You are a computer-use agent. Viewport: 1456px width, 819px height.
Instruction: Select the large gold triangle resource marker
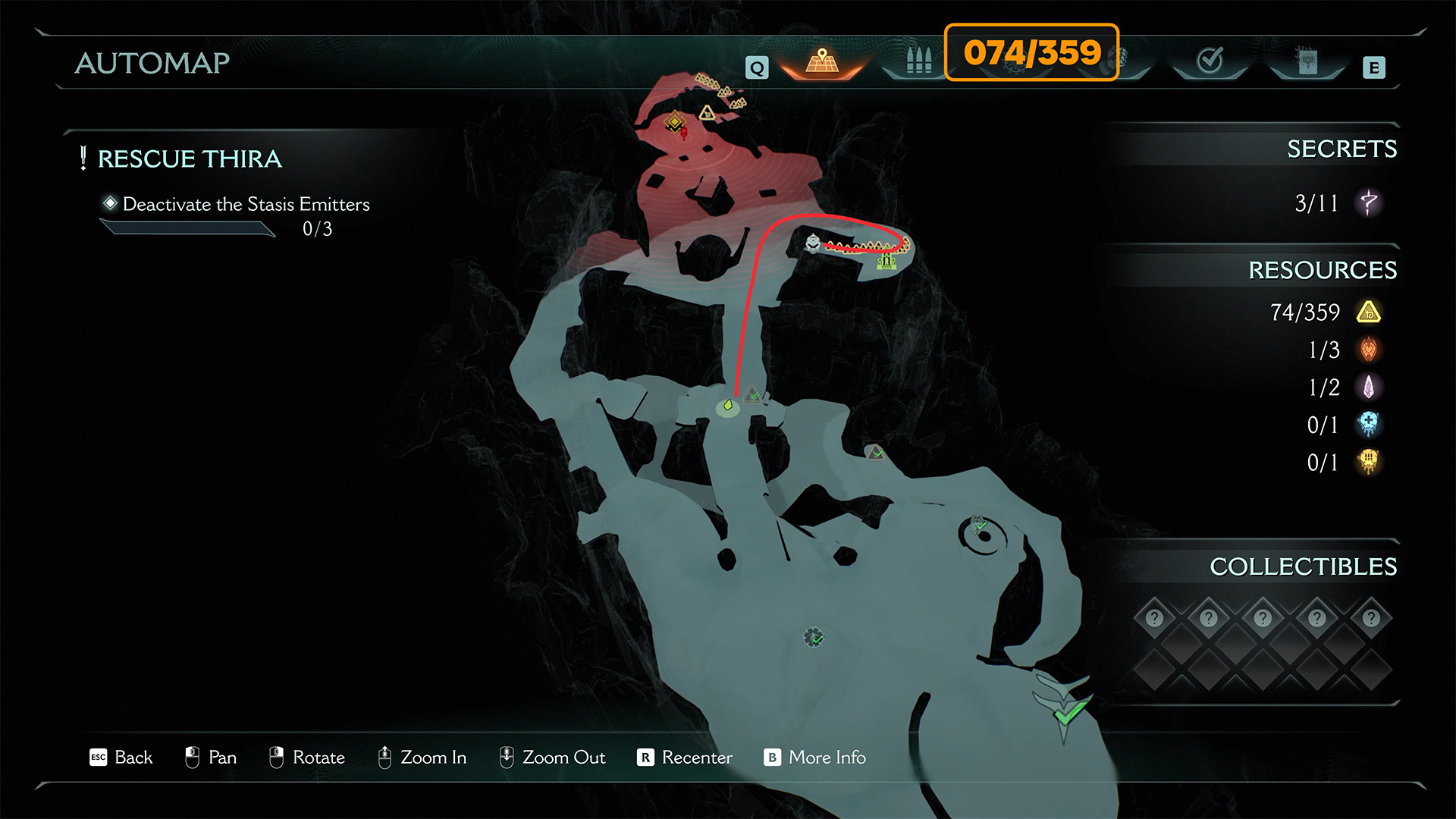click(707, 113)
